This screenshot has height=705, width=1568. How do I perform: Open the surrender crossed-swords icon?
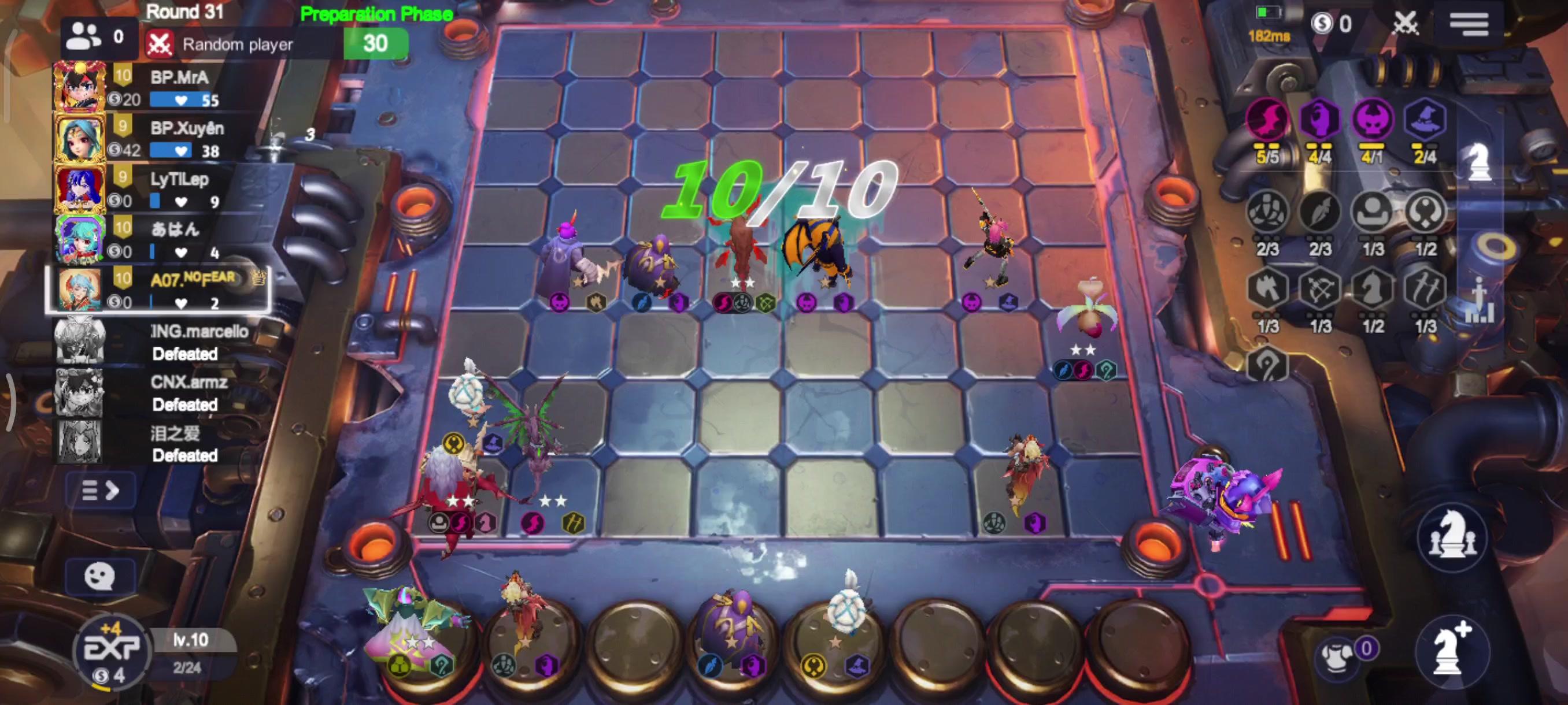pos(1407,24)
